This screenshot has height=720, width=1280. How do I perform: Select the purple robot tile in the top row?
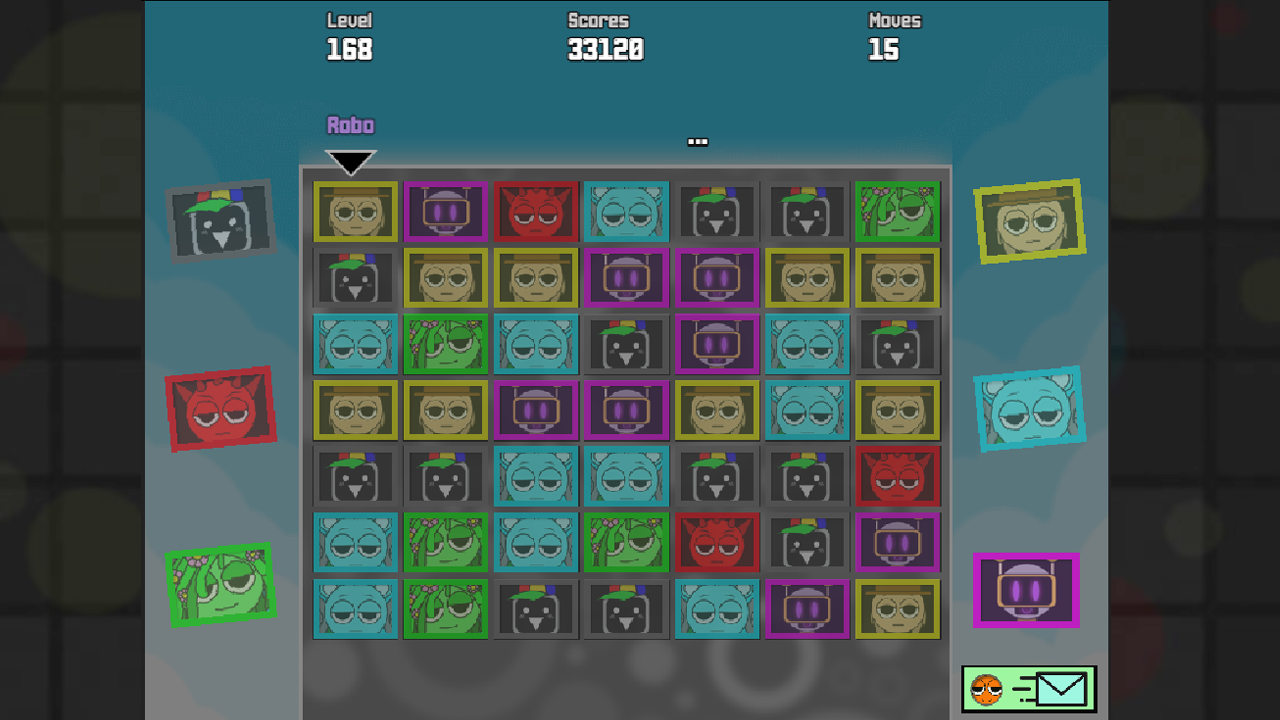coord(445,212)
